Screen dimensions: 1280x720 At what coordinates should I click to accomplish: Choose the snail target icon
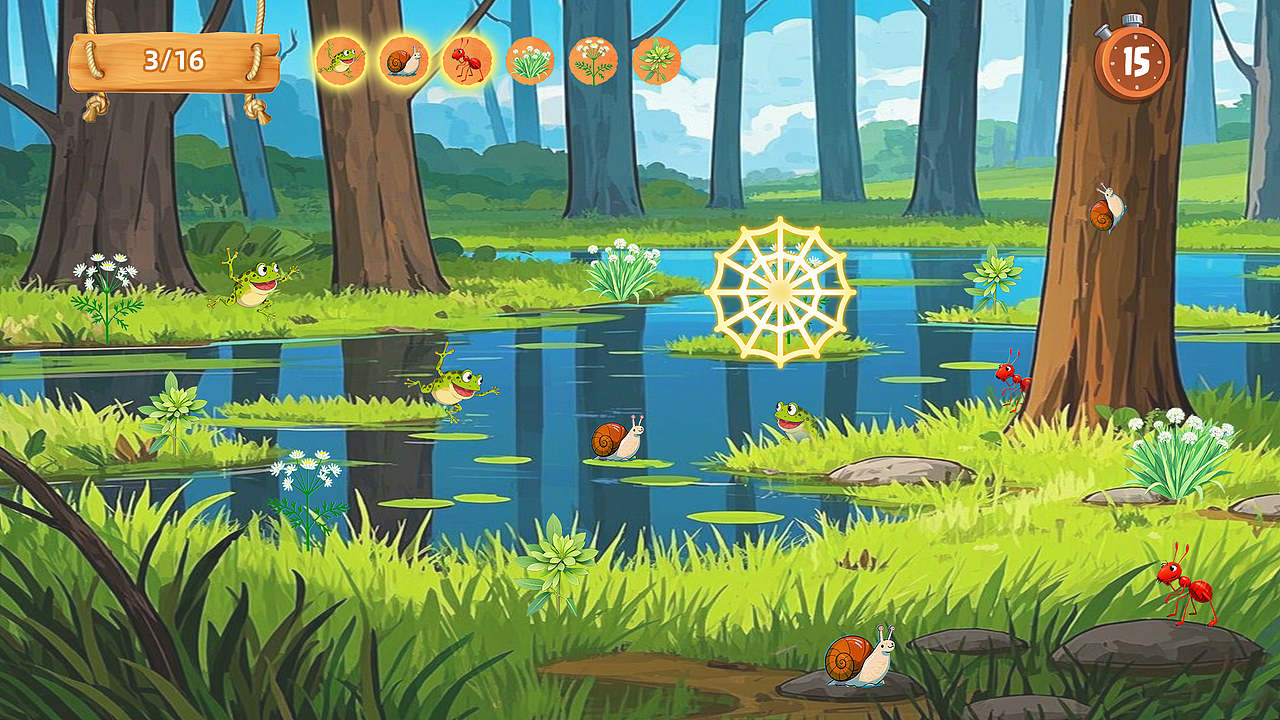pyautogui.click(x=404, y=61)
